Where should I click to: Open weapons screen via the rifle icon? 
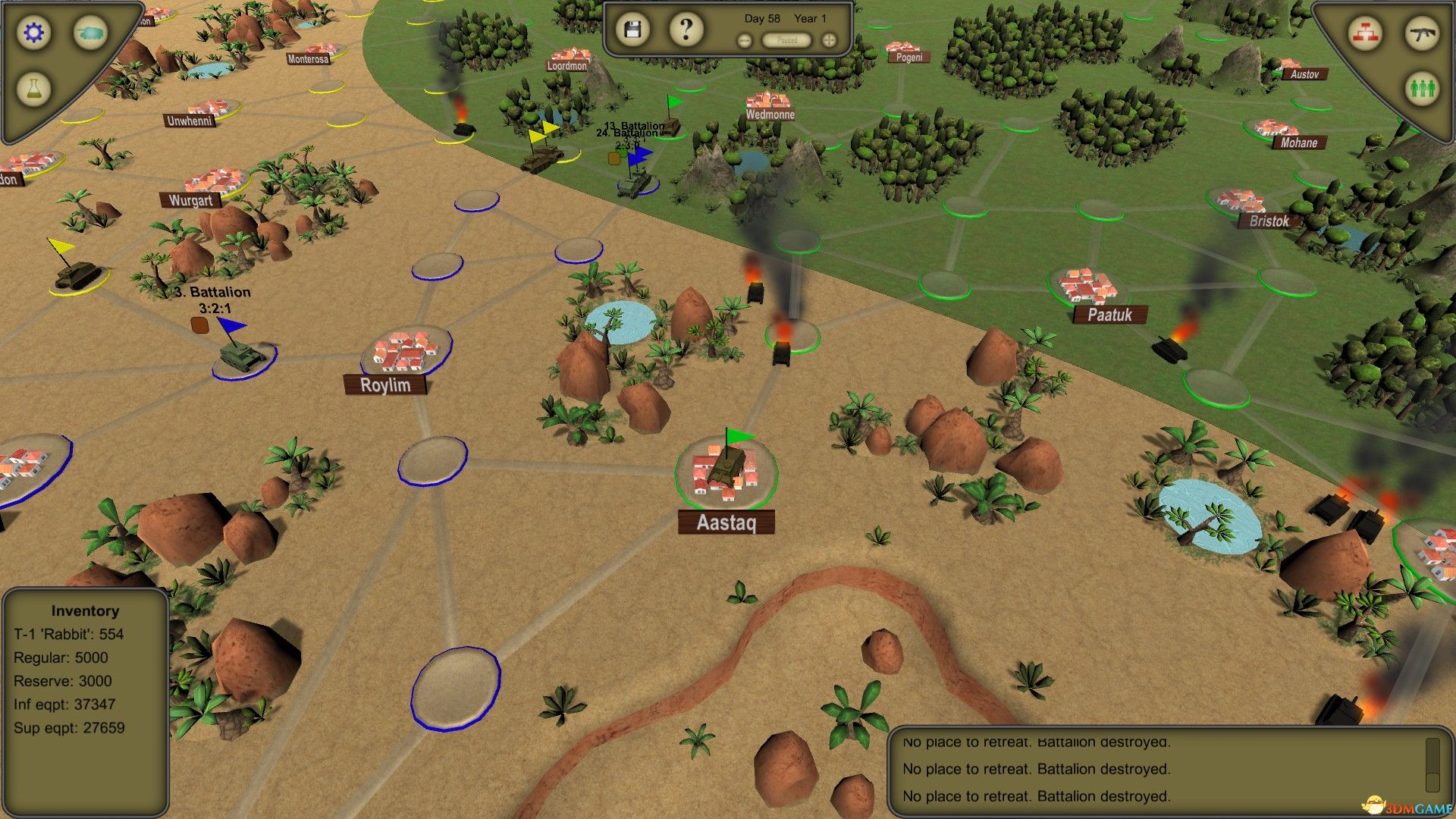point(1423,33)
